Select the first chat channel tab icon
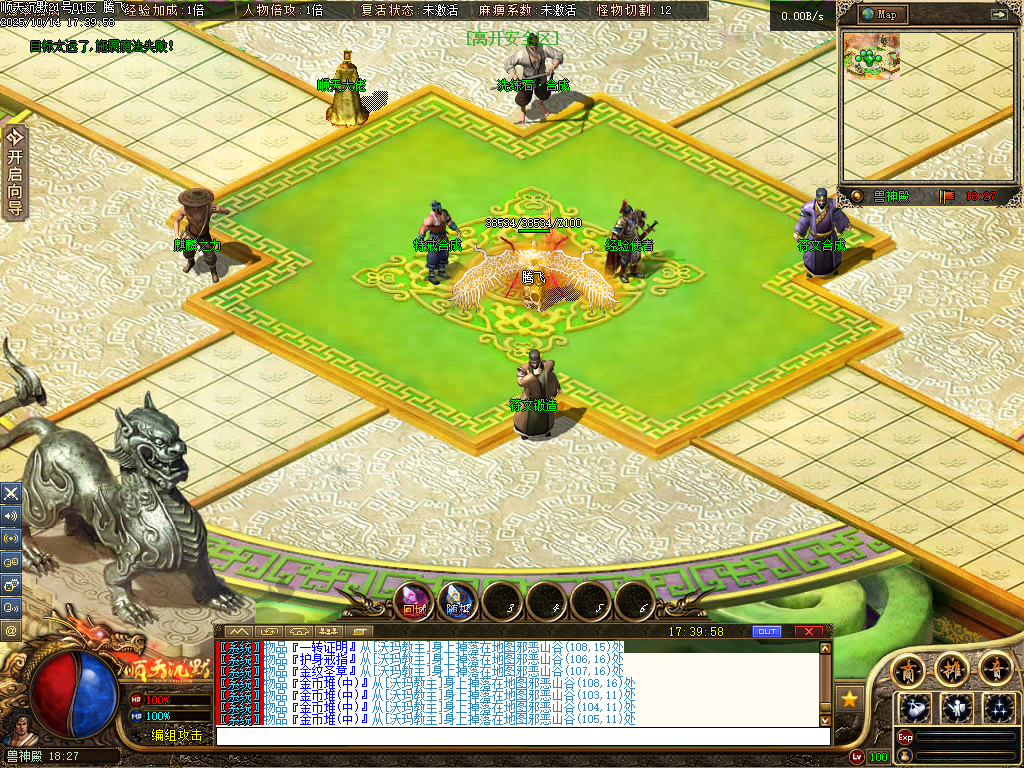This screenshot has width=1024, height=768. pos(238,631)
